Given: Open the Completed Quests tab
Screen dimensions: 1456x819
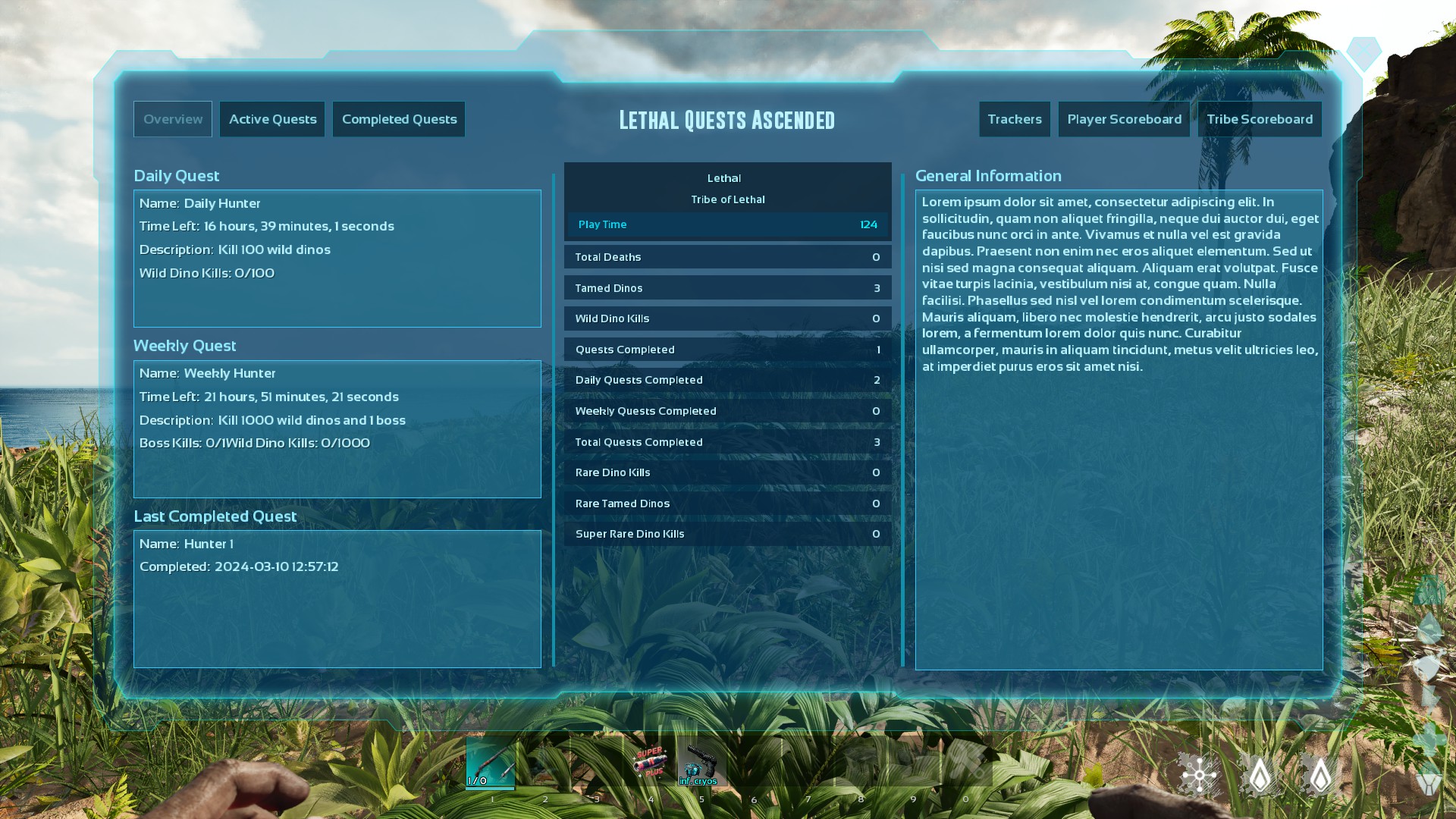Looking at the screenshot, I should point(399,119).
